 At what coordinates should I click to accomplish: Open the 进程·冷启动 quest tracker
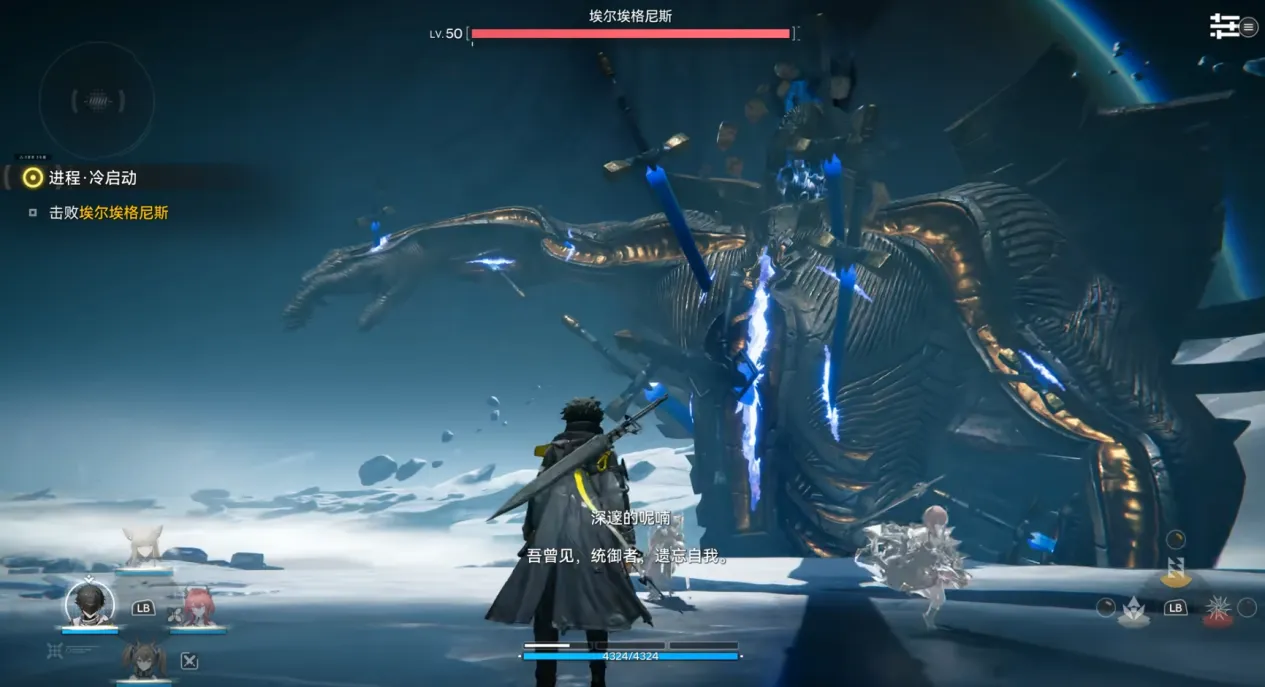(x=92, y=178)
